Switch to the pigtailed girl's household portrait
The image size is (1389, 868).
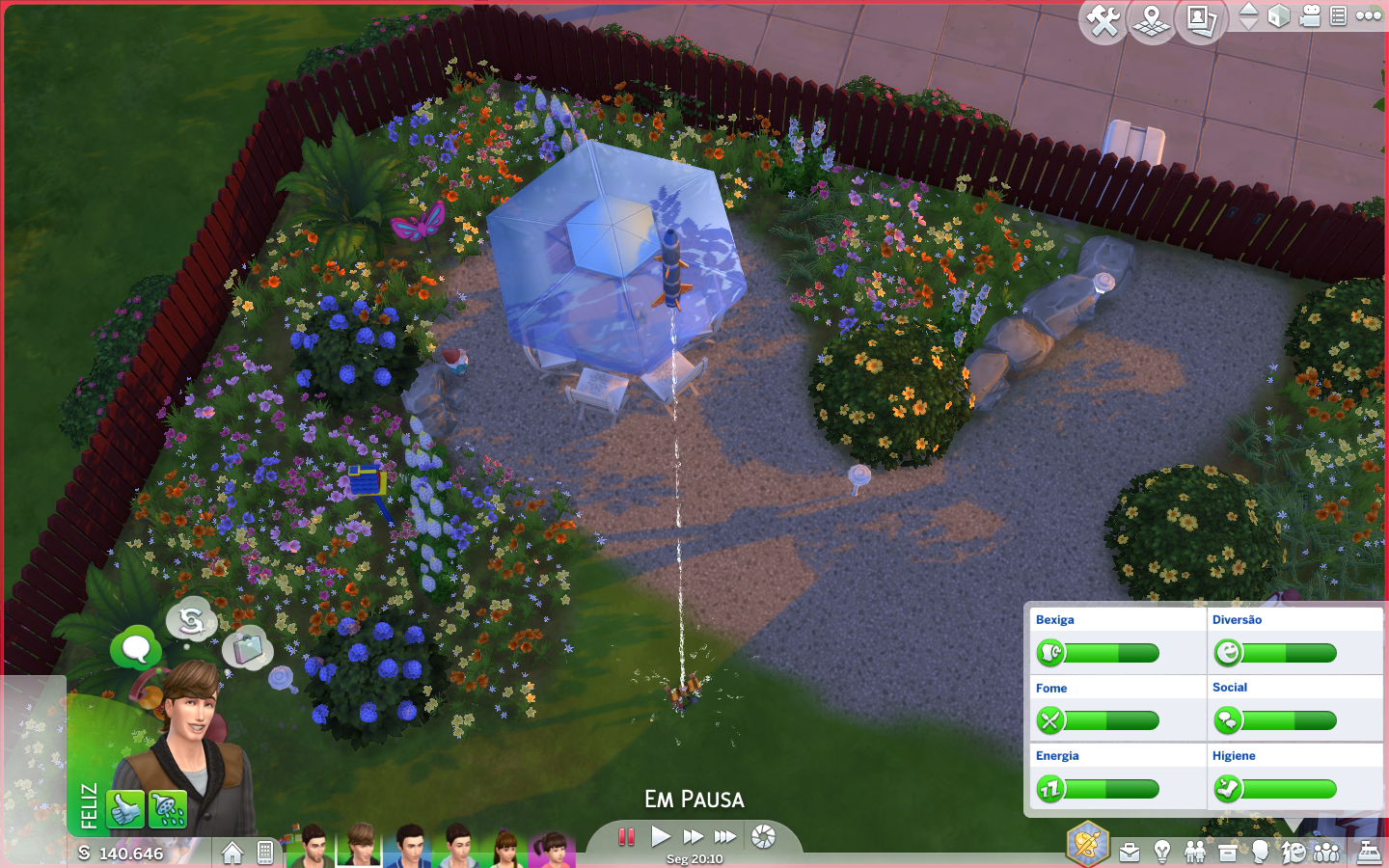coord(551,850)
